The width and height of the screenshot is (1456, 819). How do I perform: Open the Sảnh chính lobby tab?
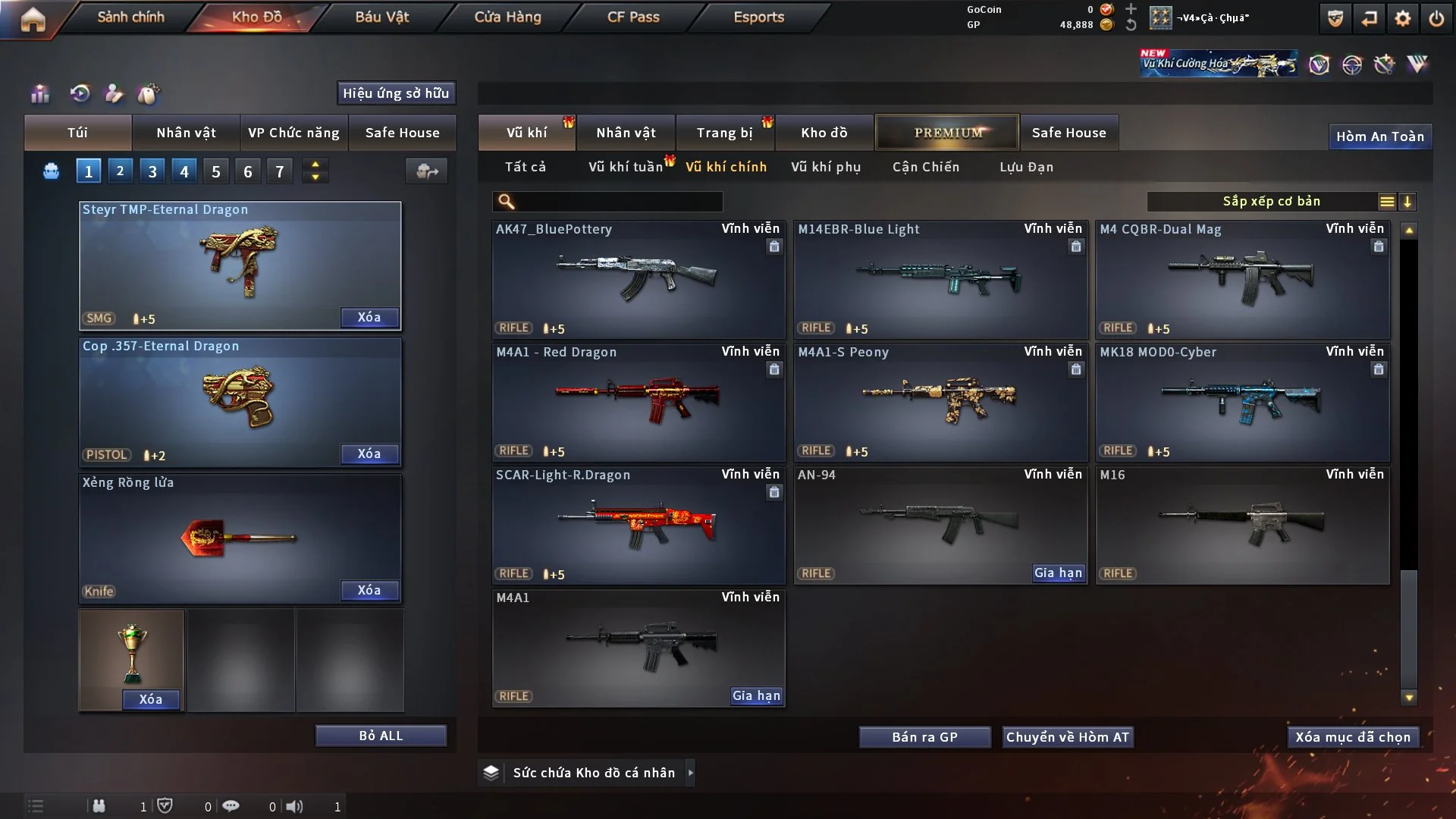point(130,17)
